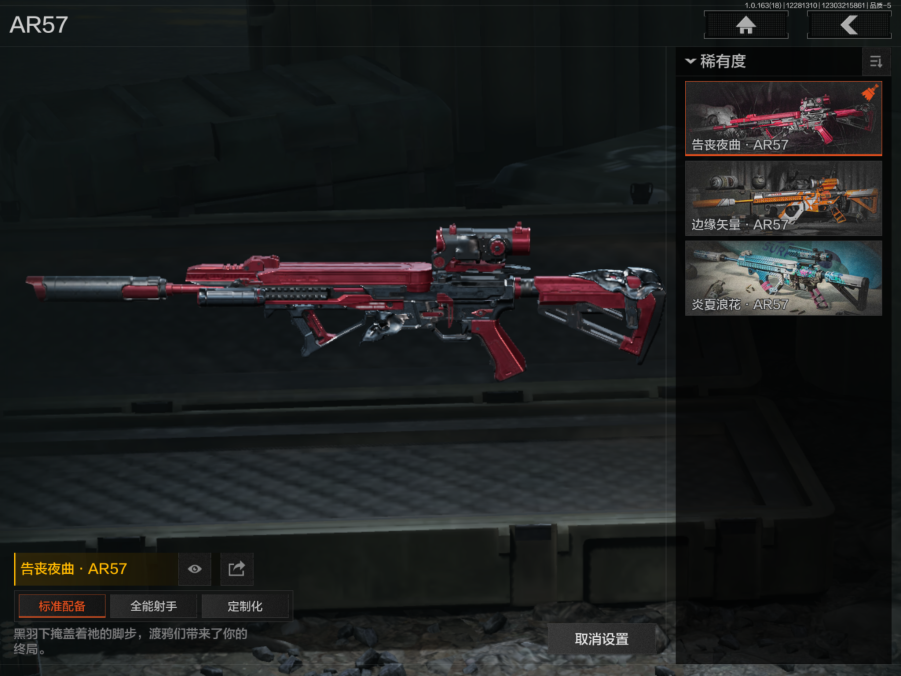Go to the home screen
Viewport: 901px width, 676px height.
point(745,25)
